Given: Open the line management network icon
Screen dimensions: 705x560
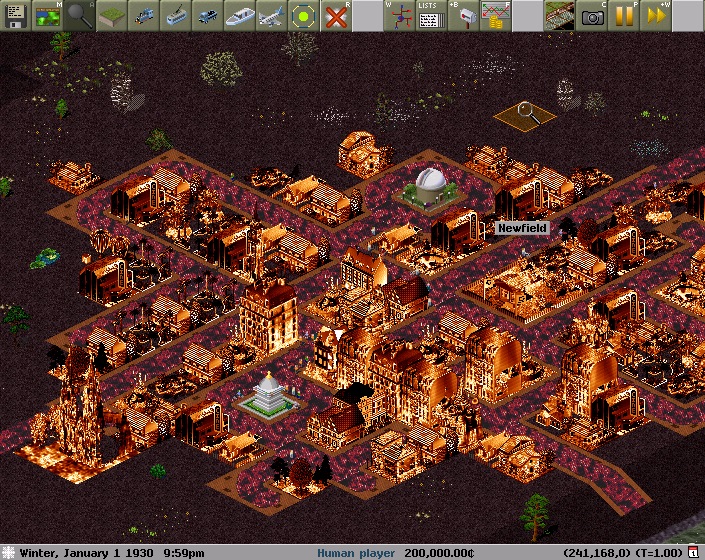Looking at the screenshot, I should [398, 15].
